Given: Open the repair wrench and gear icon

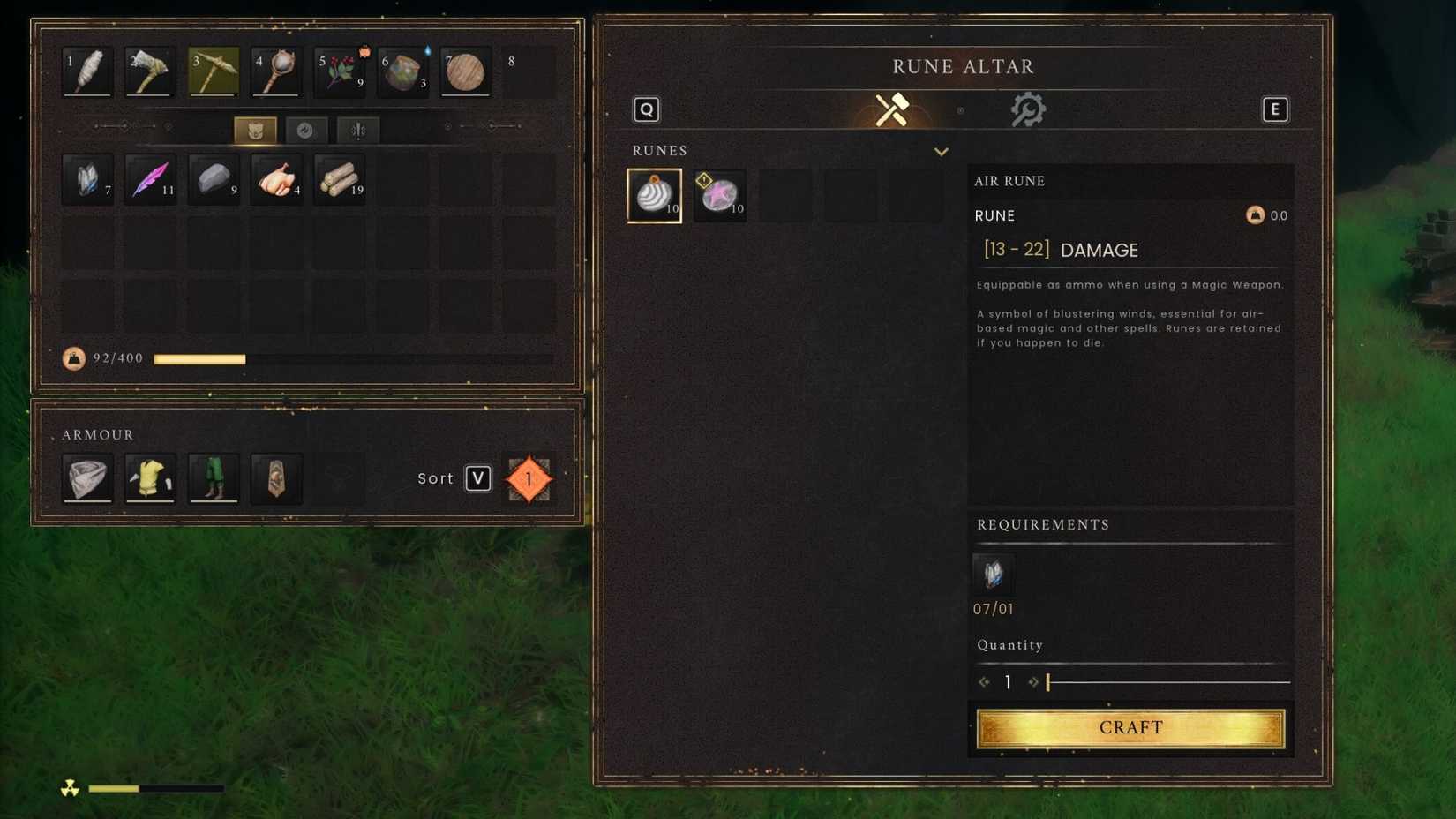Looking at the screenshot, I should (x=1030, y=109).
